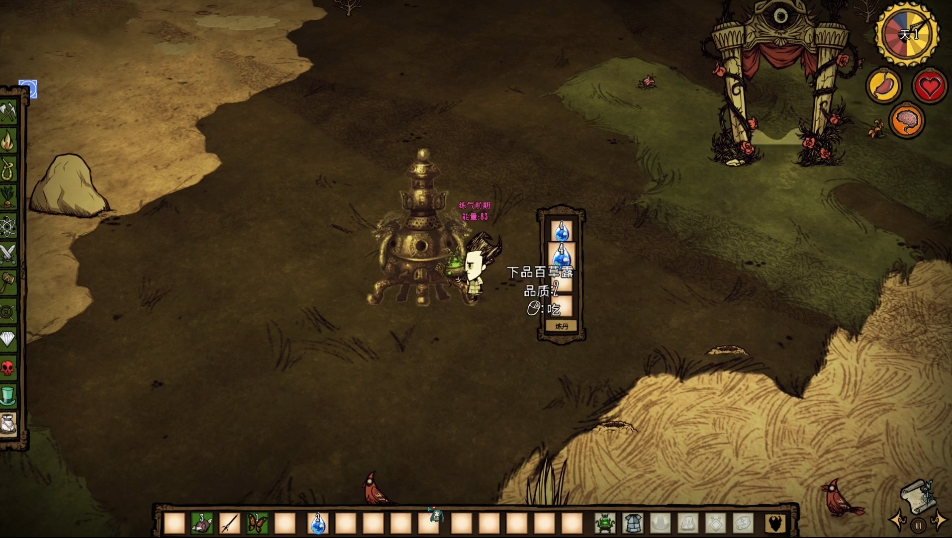Screen dimensions: 952x538
Task: Select the blue potion in the hotbar
Action: (x=317, y=523)
